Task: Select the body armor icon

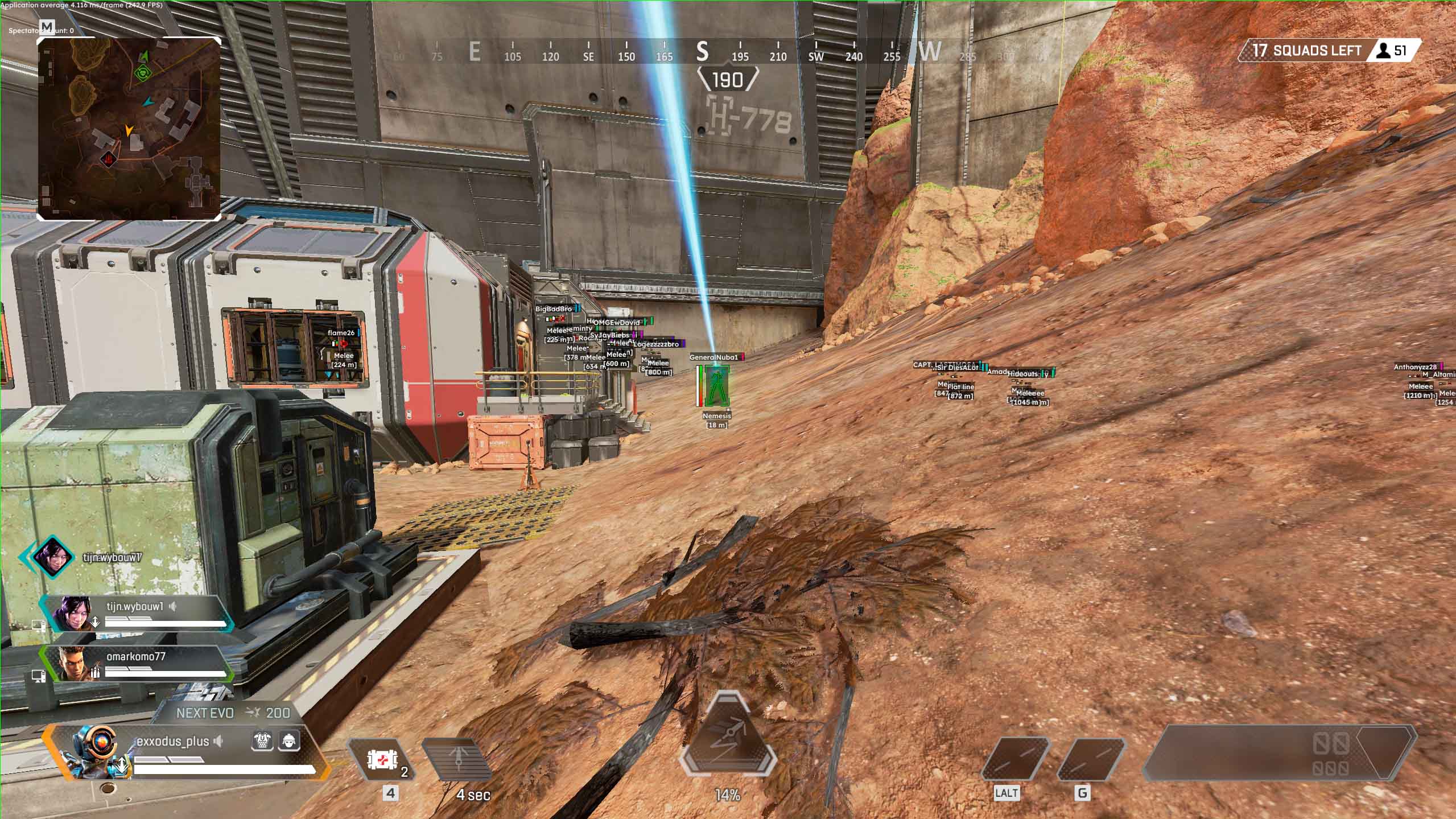Action: pos(262,741)
